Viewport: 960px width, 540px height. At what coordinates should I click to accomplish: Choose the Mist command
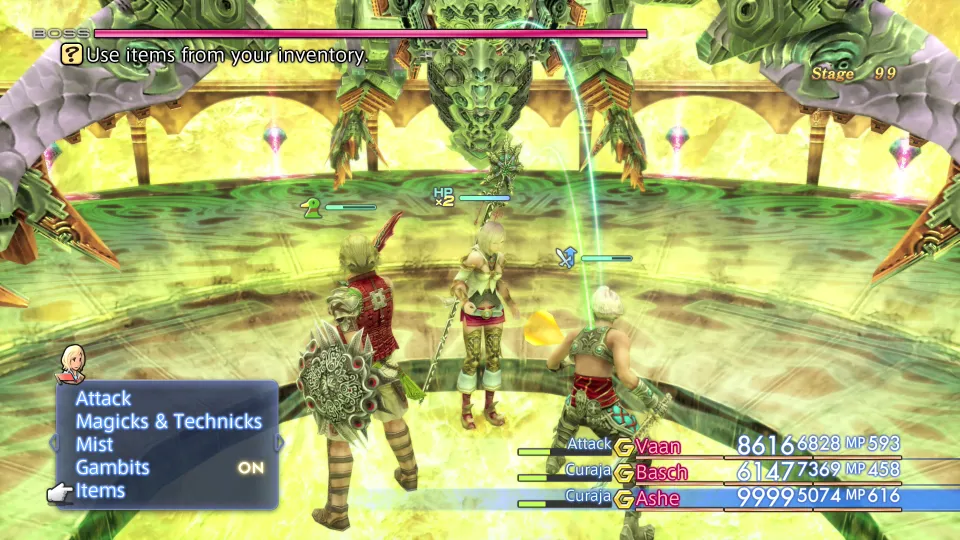tap(94, 445)
